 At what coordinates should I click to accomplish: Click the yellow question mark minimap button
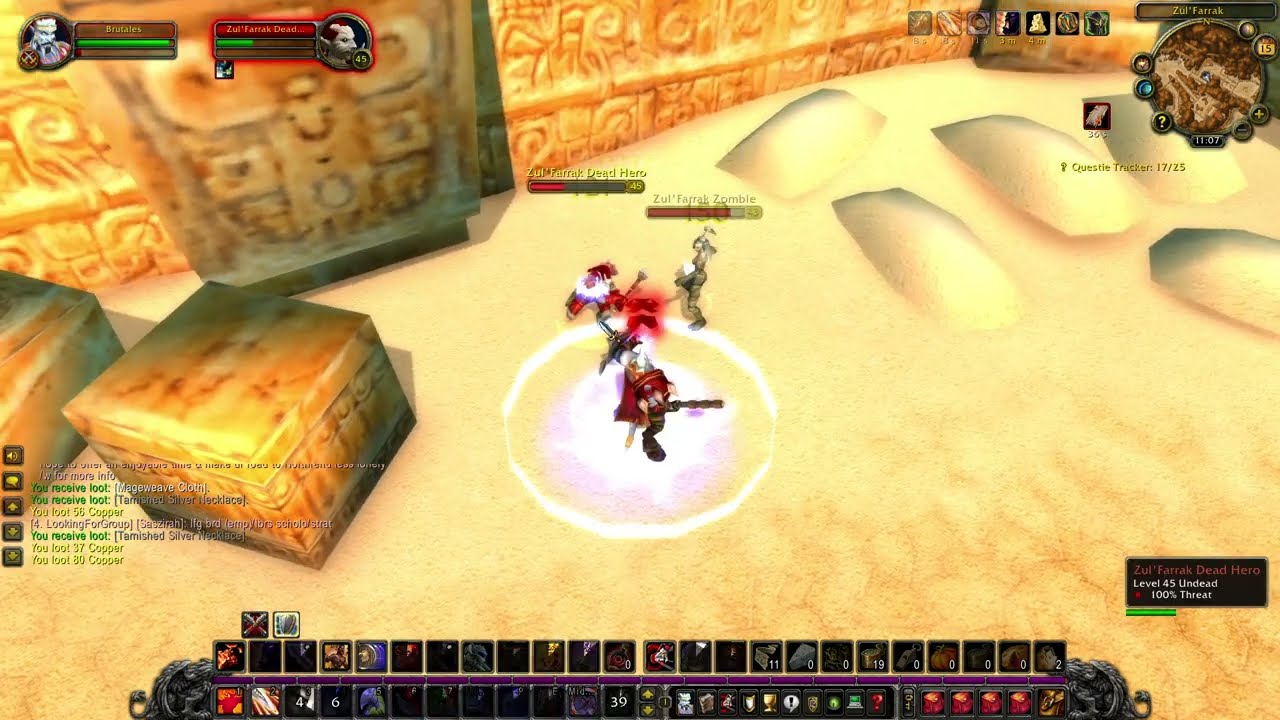(x=1162, y=122)
